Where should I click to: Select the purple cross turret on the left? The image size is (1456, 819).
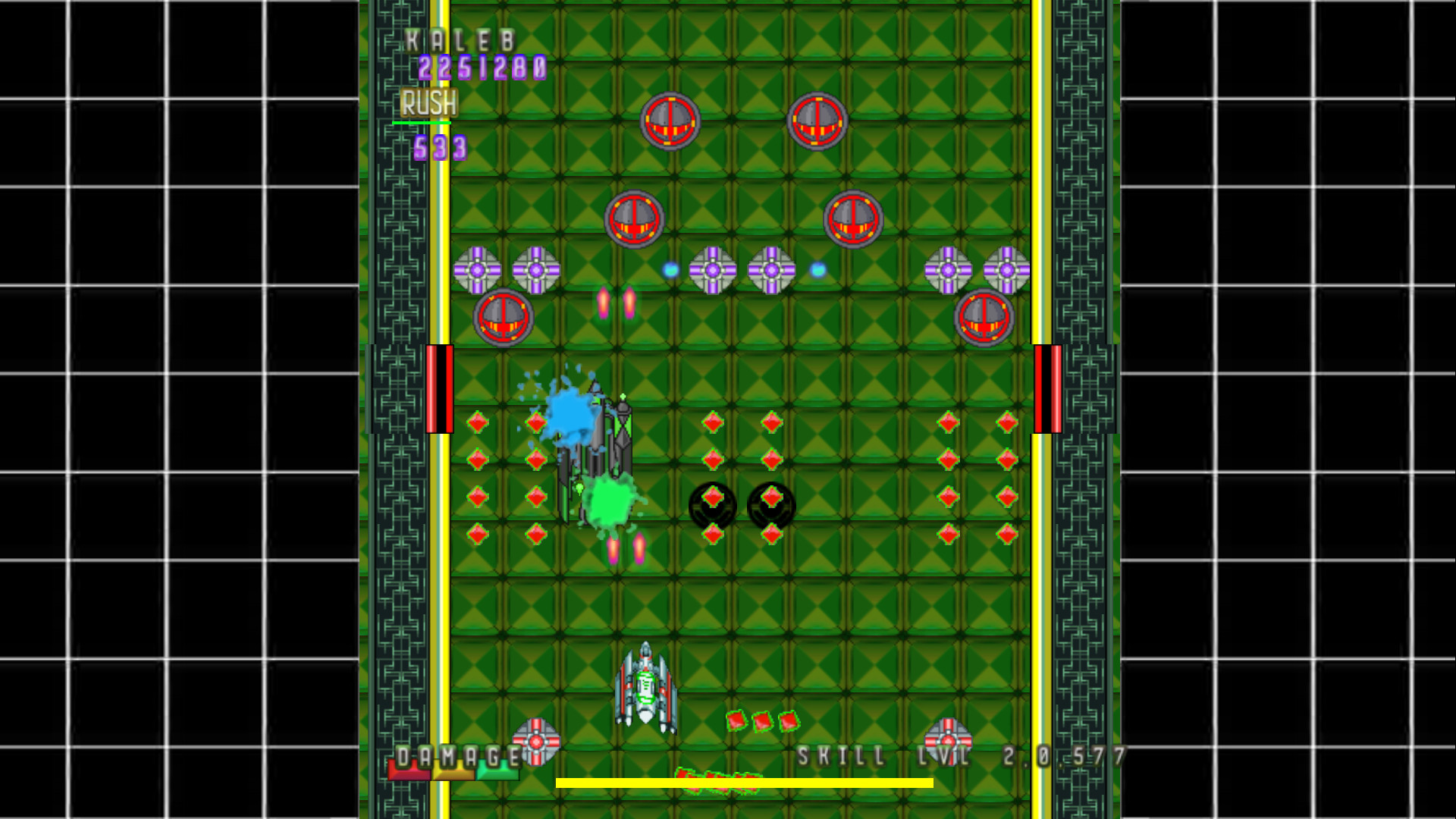pyautogui.click(x=476, y=269)
